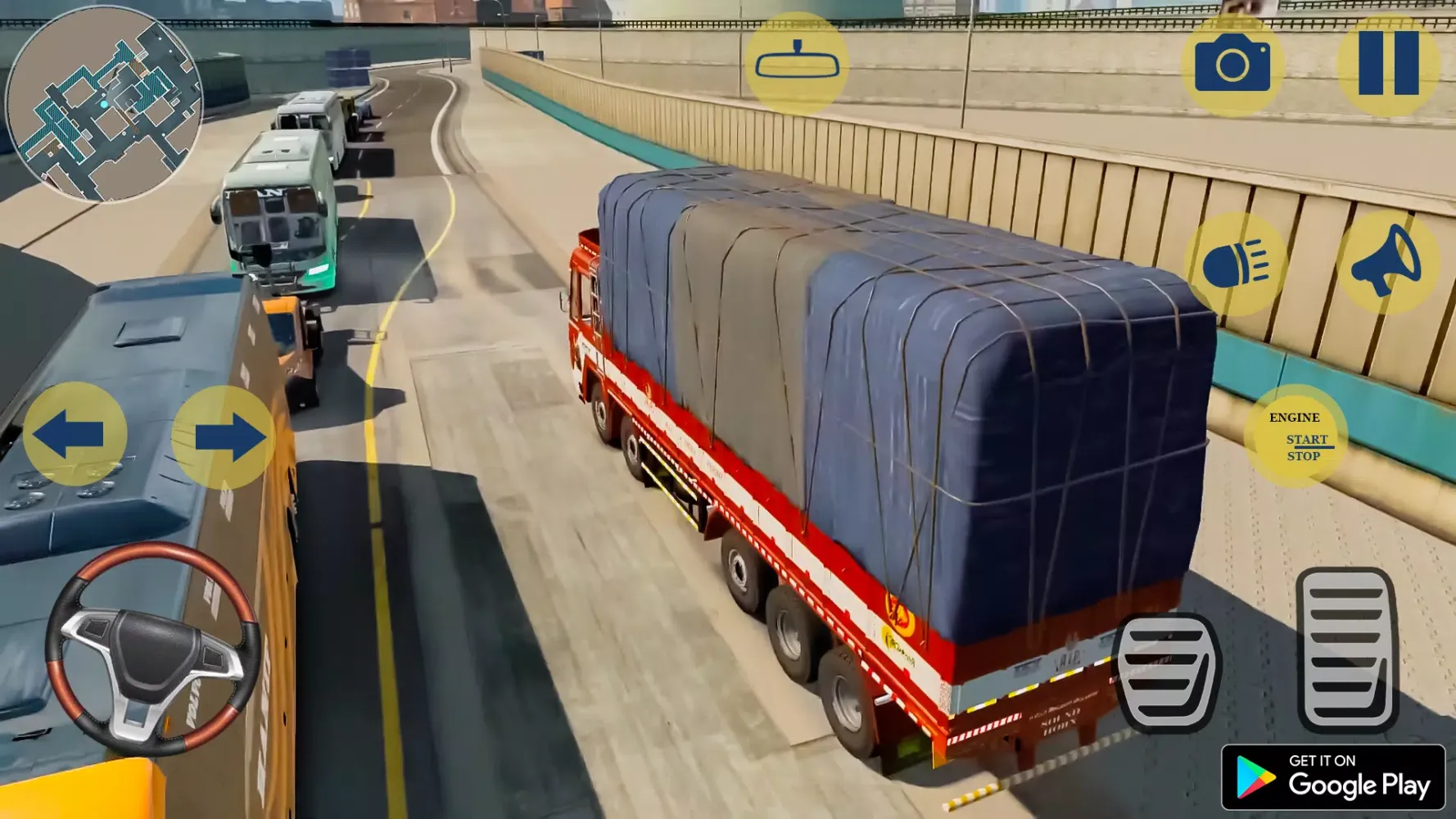The height and width of the screenshot is (819, 1456).
Task: Sound the horn
Action: [1390, 262]
